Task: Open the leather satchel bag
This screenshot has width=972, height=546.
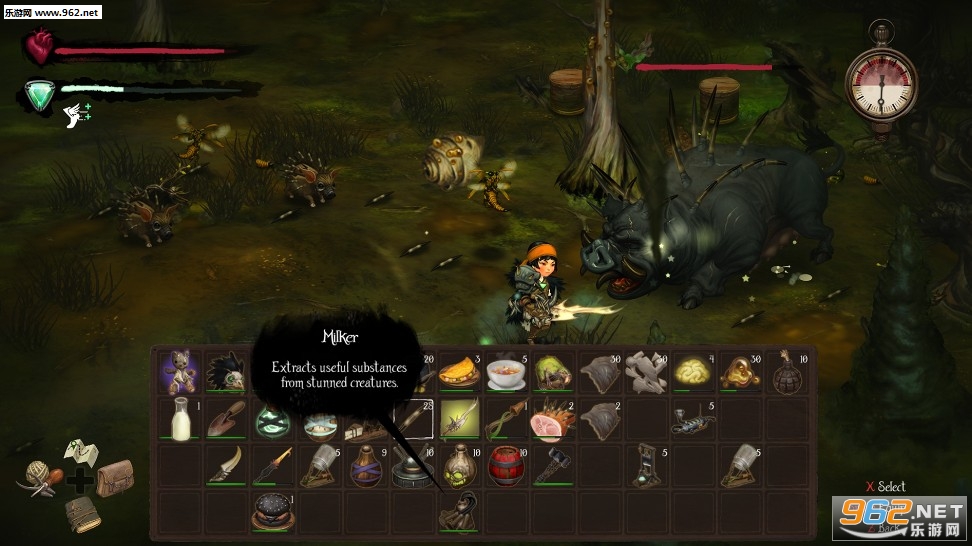Action: 114,477
